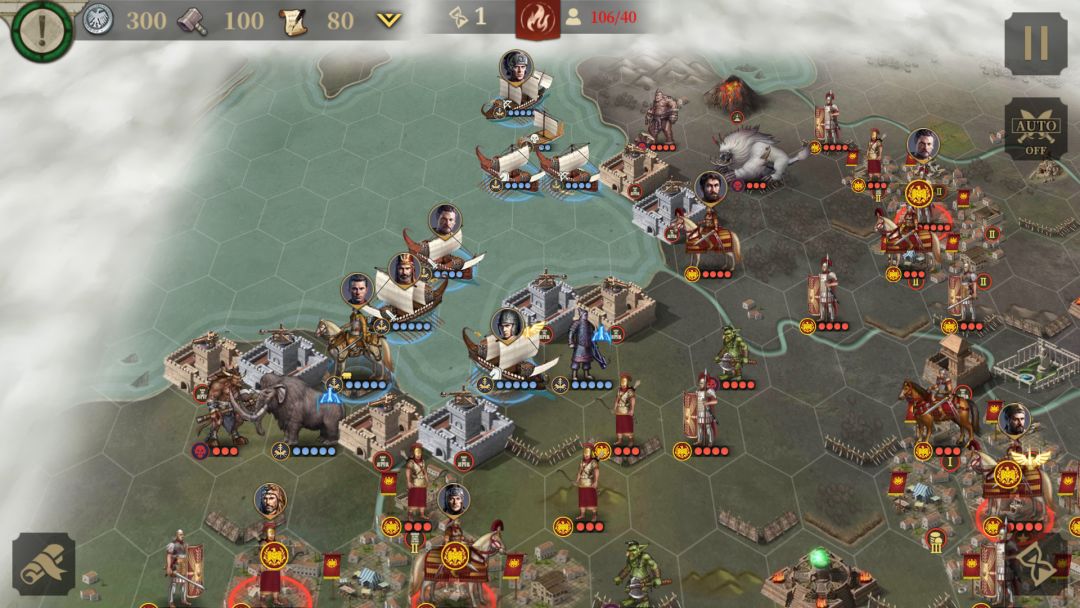Open the scroll icon button
Screen dimensions: 1080x608
point(43,564)
